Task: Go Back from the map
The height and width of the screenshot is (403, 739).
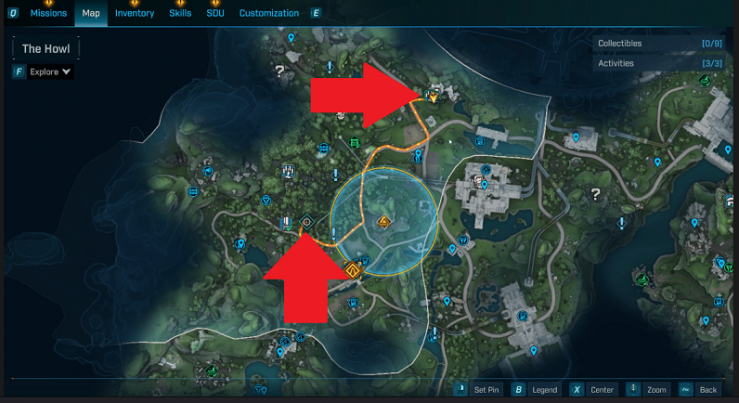Action: (x=700, y=389)
